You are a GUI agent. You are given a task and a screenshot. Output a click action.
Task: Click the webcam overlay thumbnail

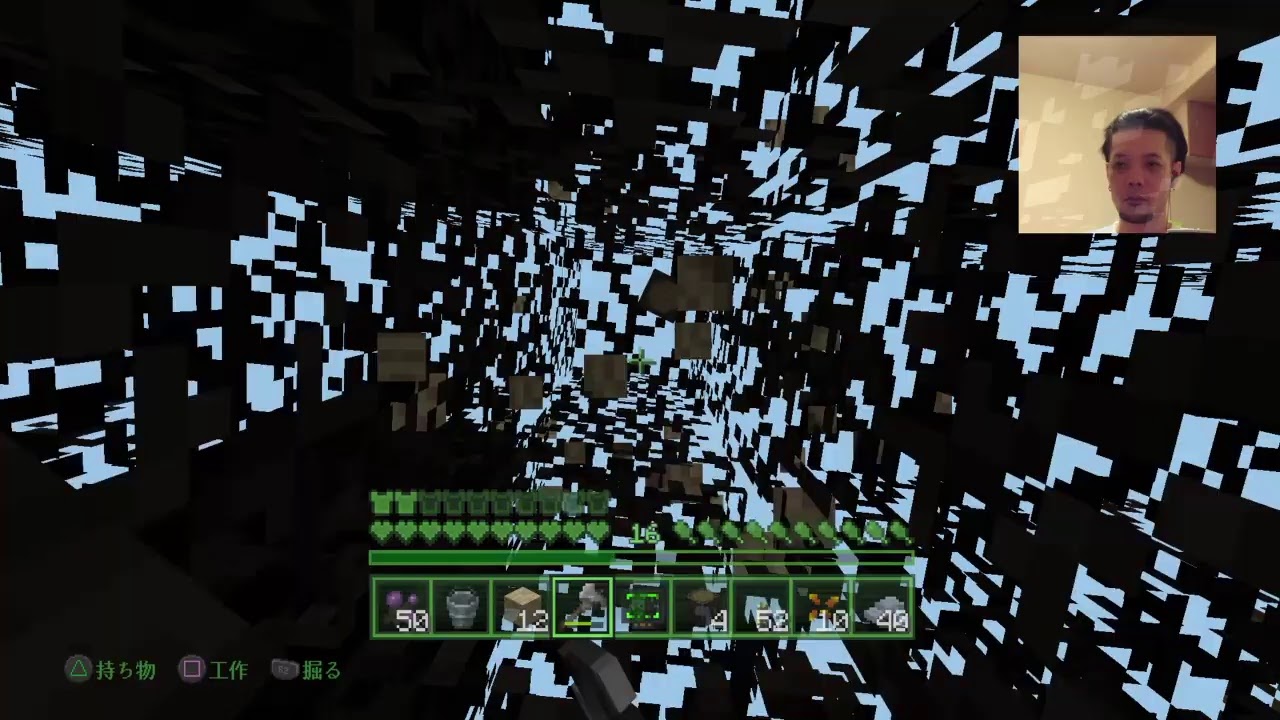1117,131
